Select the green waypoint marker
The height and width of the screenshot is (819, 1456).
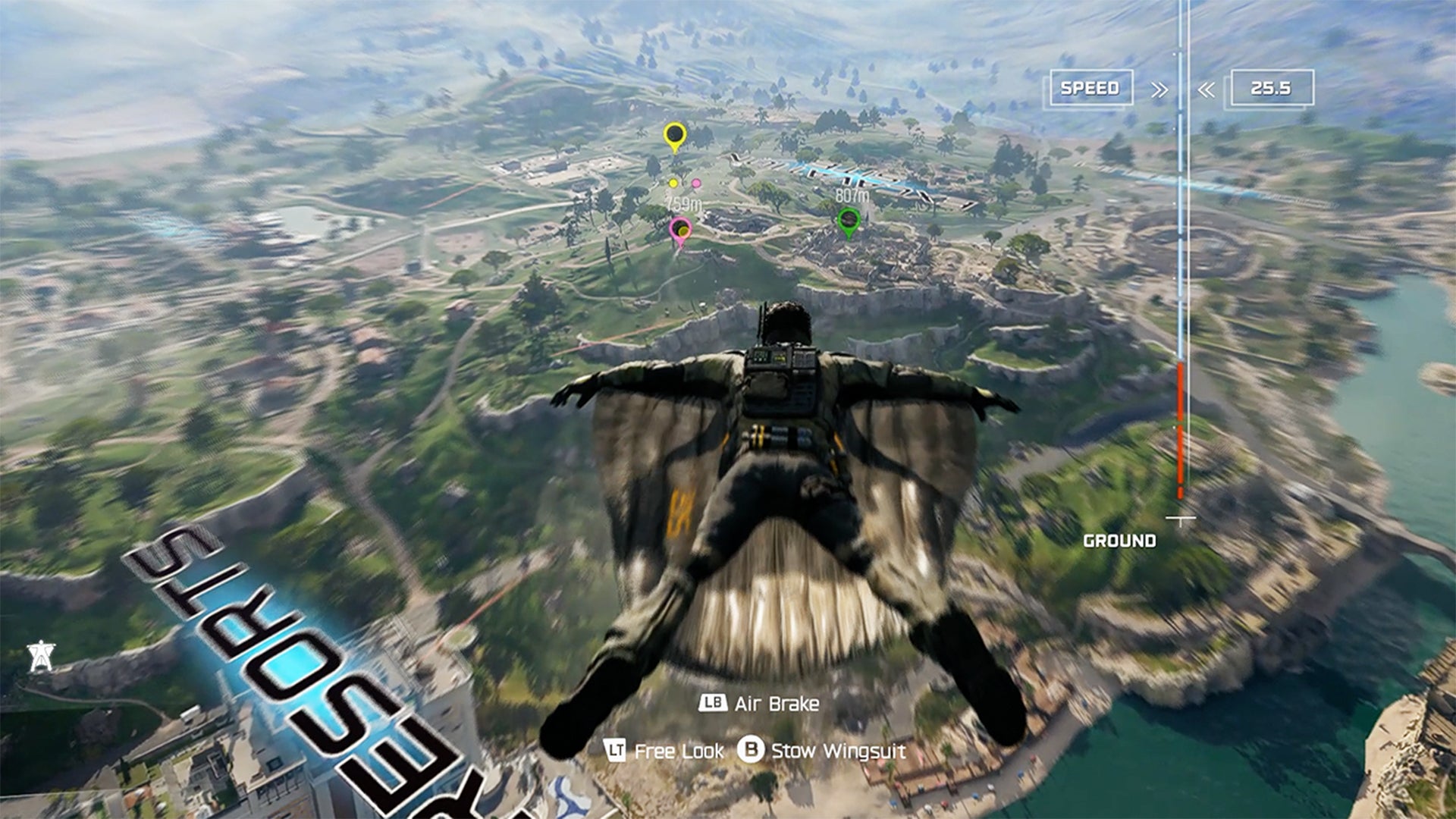click(848, 221)
